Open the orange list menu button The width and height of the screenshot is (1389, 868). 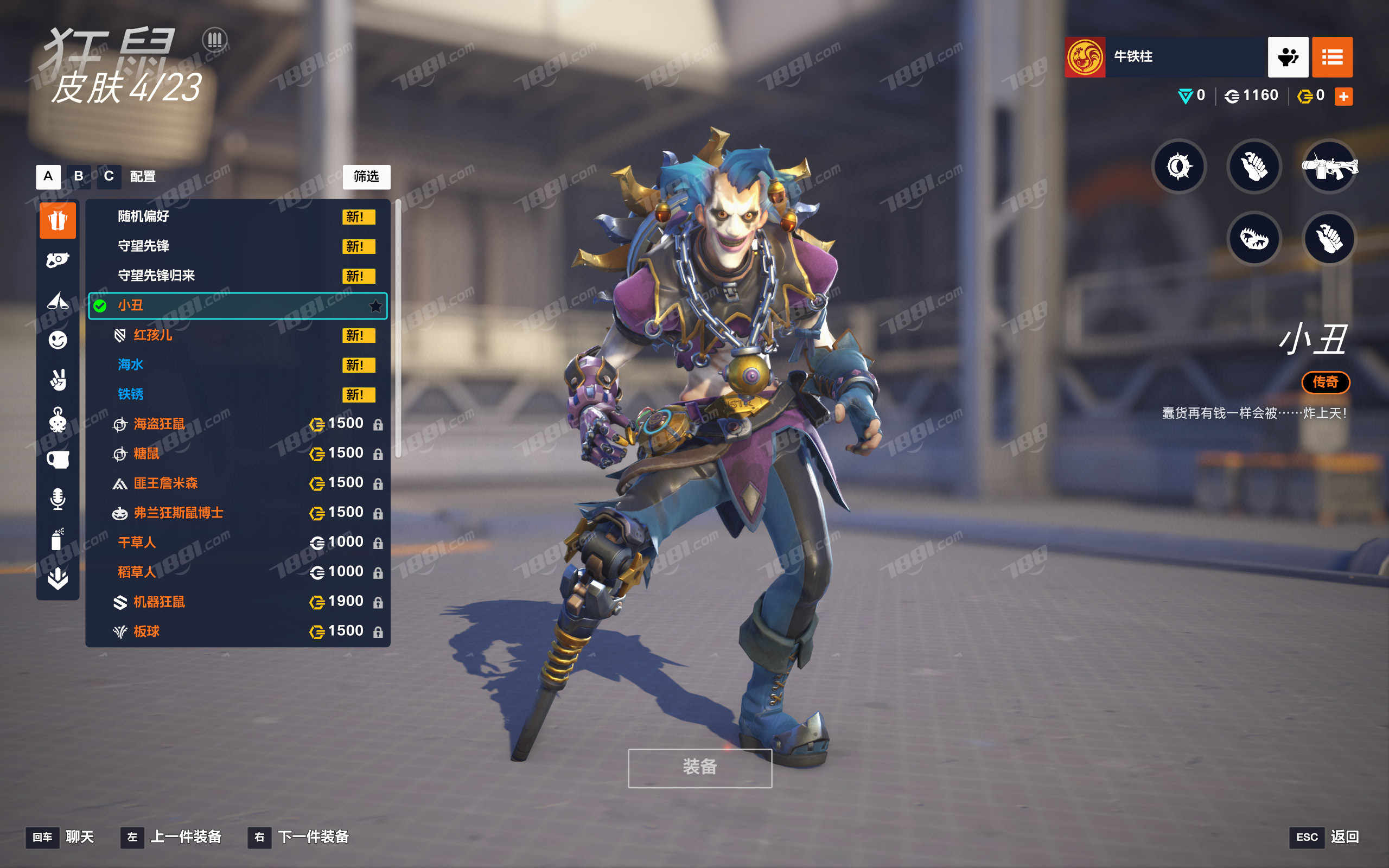pos(1332,57)
